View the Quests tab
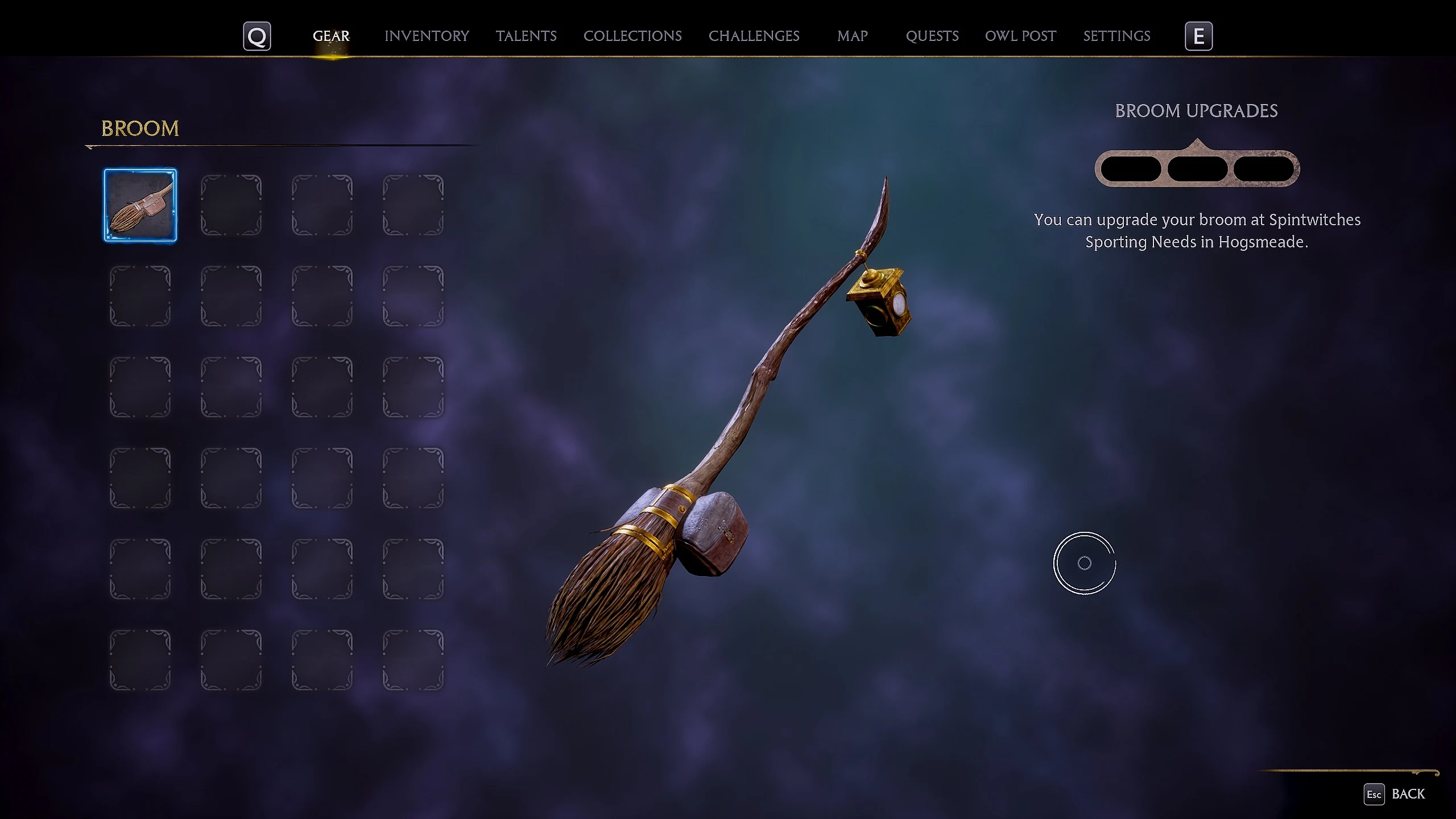Image resolution: width=1456 pixels, height=819 pixels. click(932, 36)
